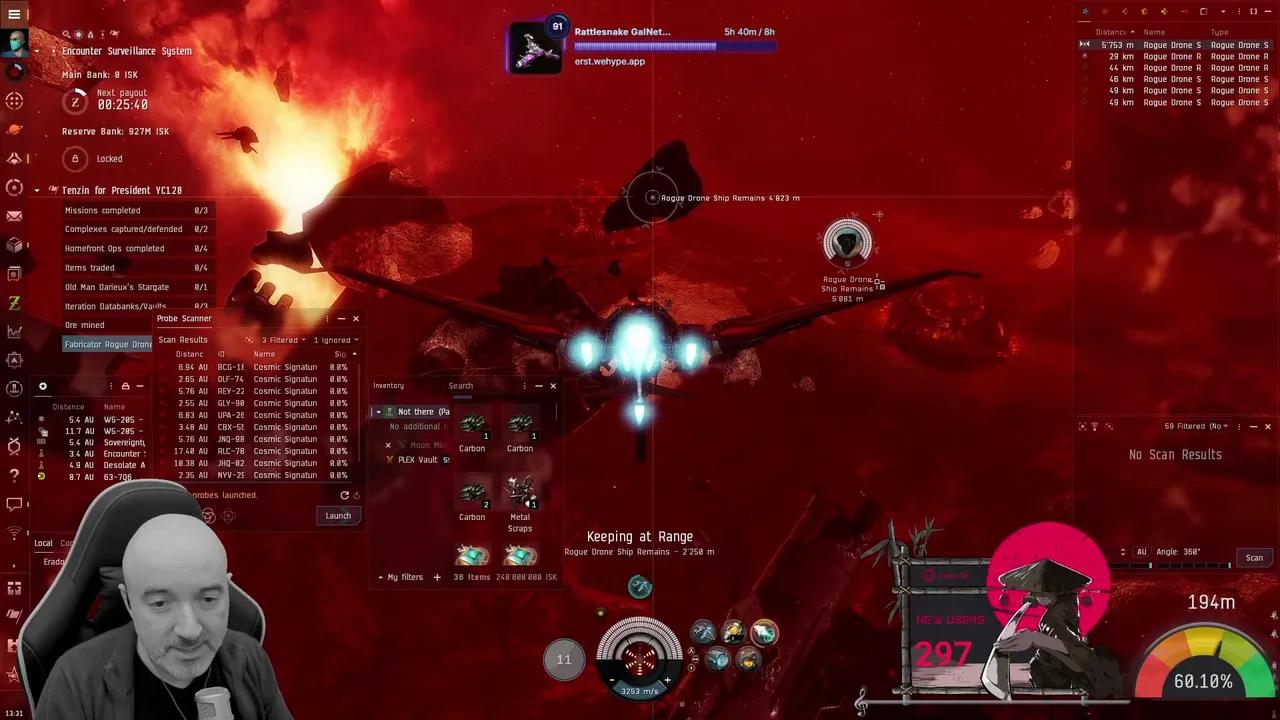Open the Neocom main menu
Screen dimensions: 1280x720
click(14, 15)
